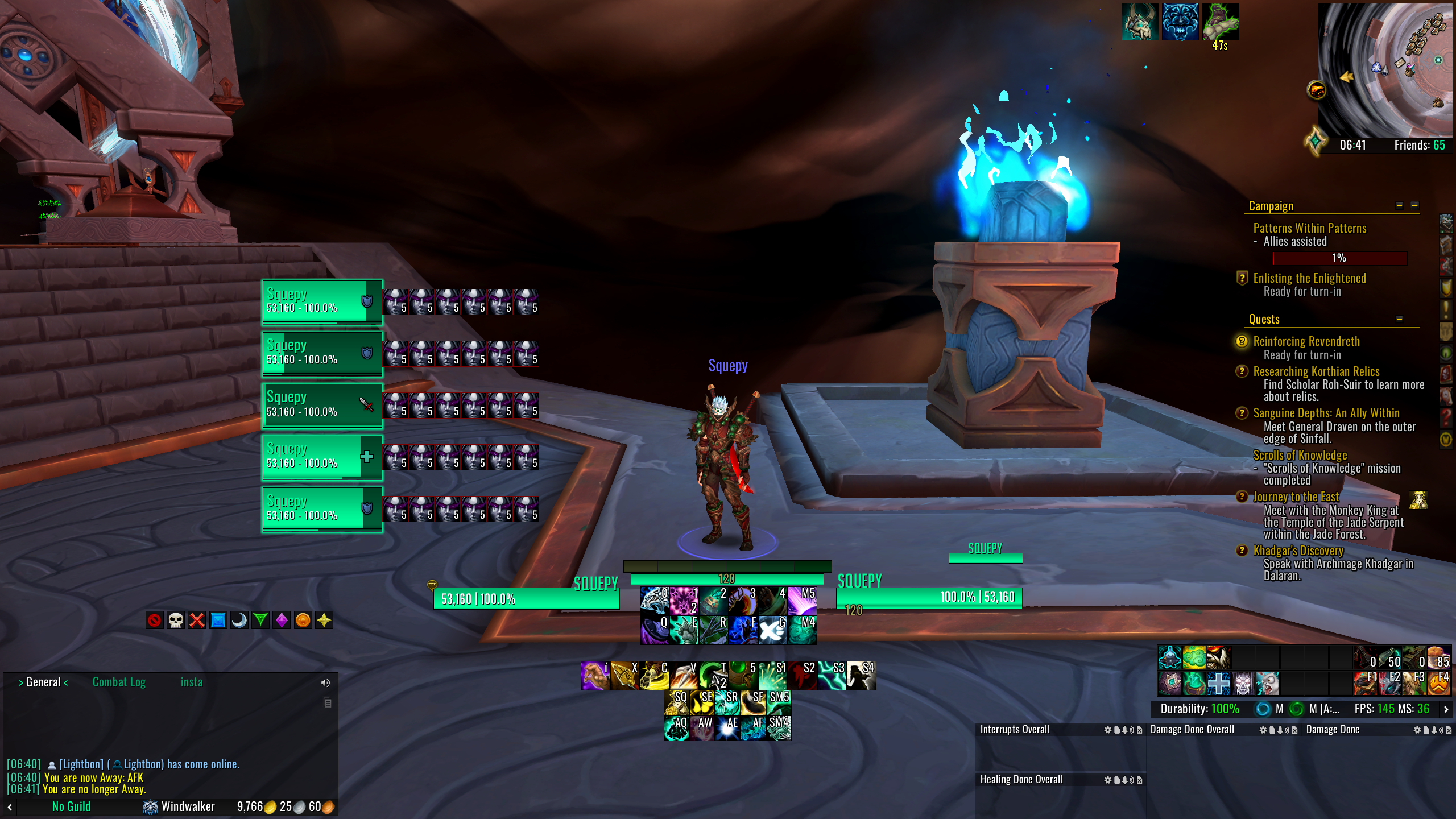Choose the blue square raid marker
The width and height of the screenshot is (1456, 819).
pyautogui.click(x=218, y=620)
